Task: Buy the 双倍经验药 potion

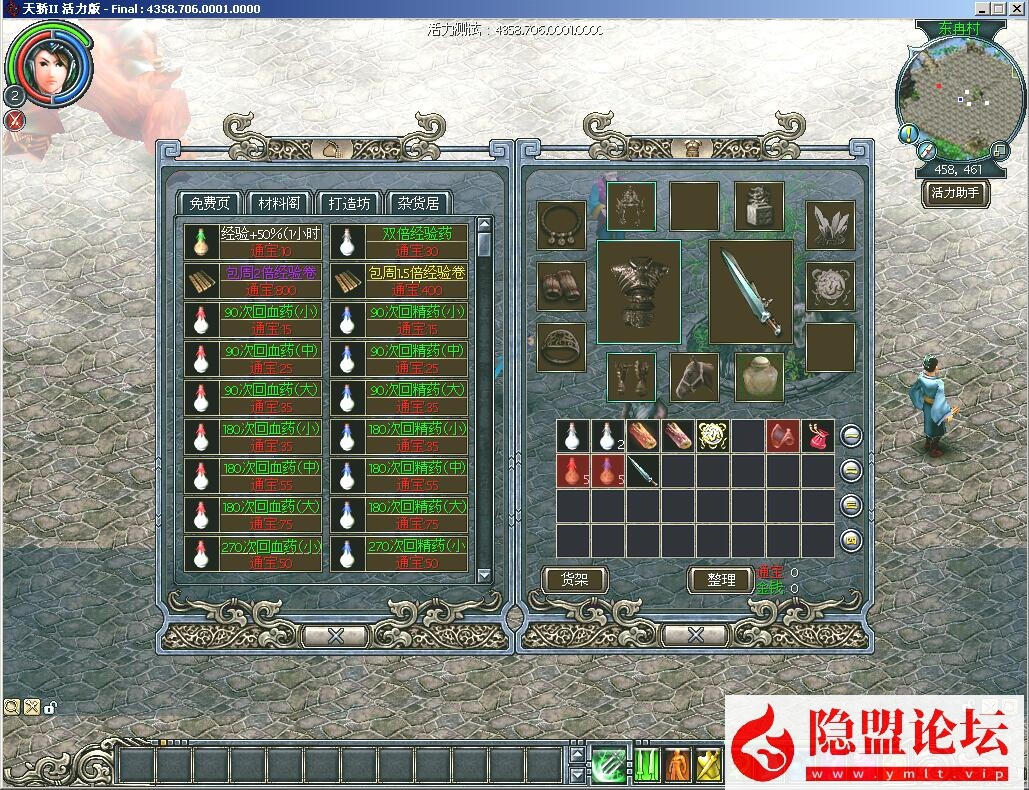Action: click(x=399, y=242)
